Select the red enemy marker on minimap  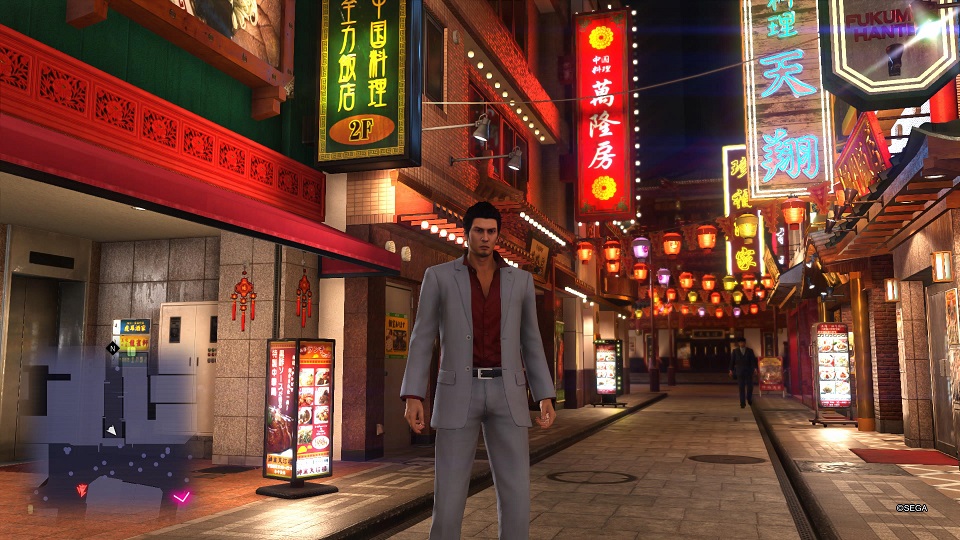pos(81,490)
